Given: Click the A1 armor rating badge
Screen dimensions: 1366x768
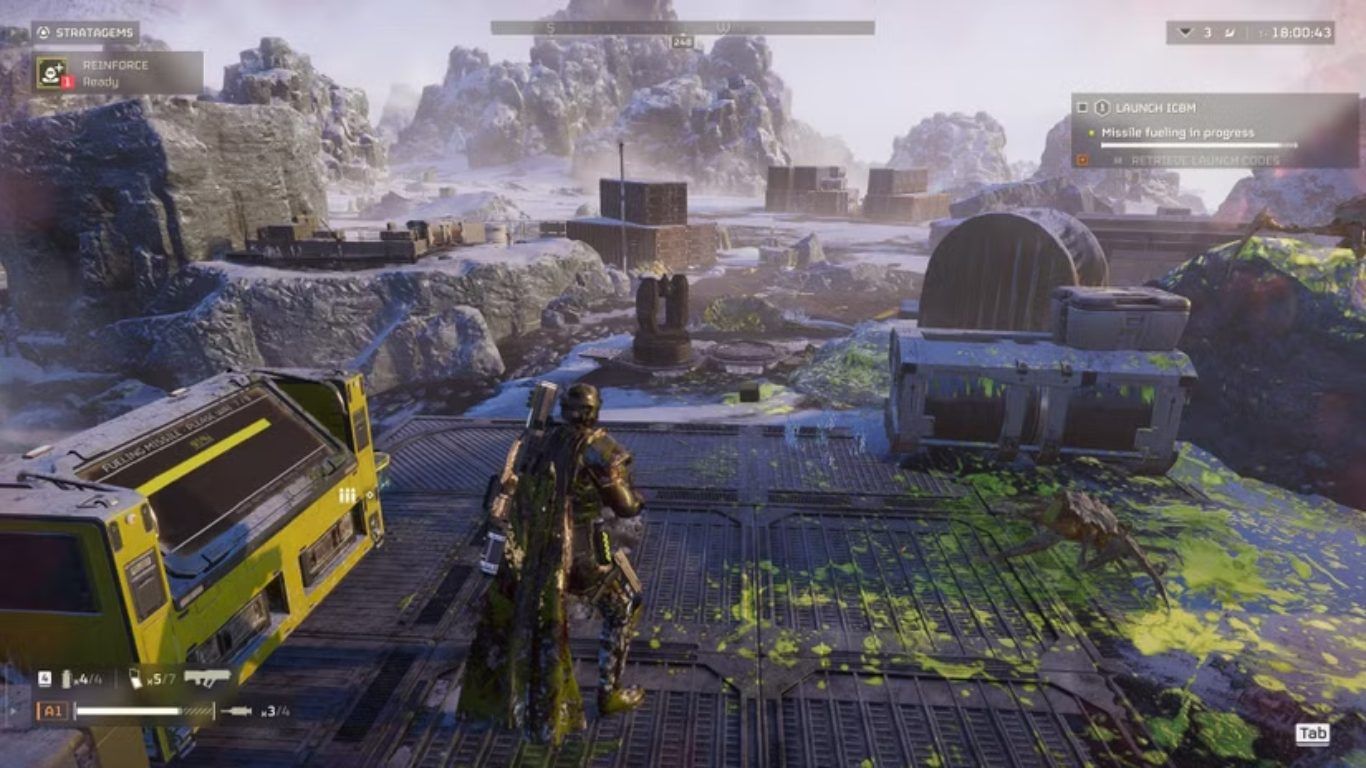Looking at the screenshot, I should click(x=52, y=711).
